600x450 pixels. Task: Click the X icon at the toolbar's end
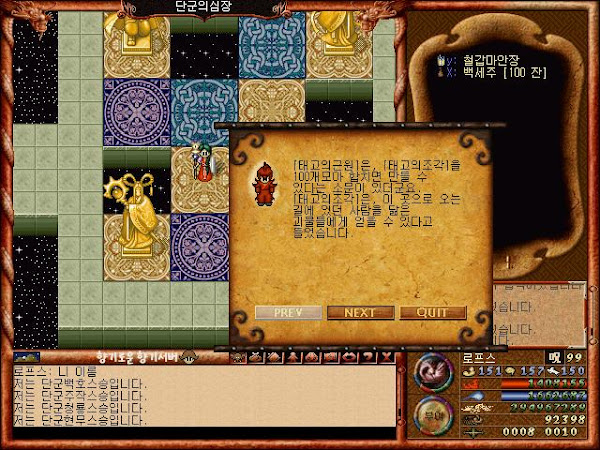point(388,356)
